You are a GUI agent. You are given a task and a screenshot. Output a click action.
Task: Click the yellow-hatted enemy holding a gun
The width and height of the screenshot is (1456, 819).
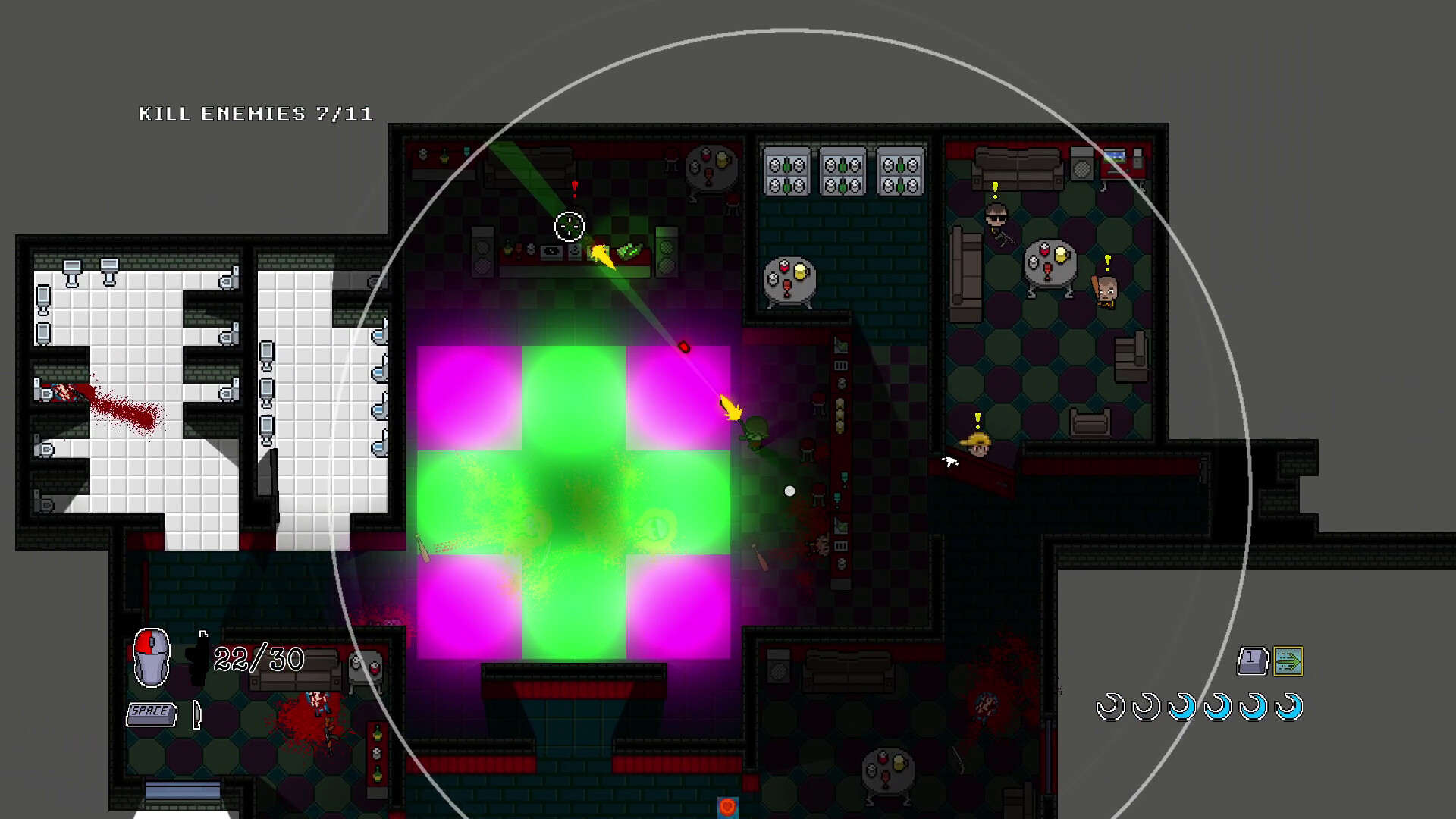point(977,447)
